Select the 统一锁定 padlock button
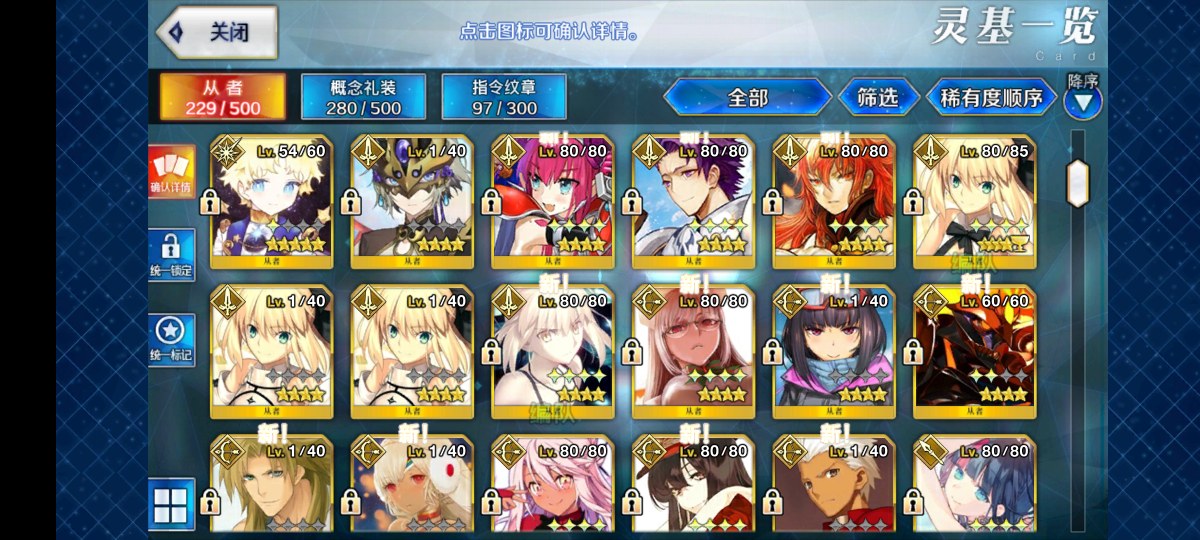 (171, 256)
